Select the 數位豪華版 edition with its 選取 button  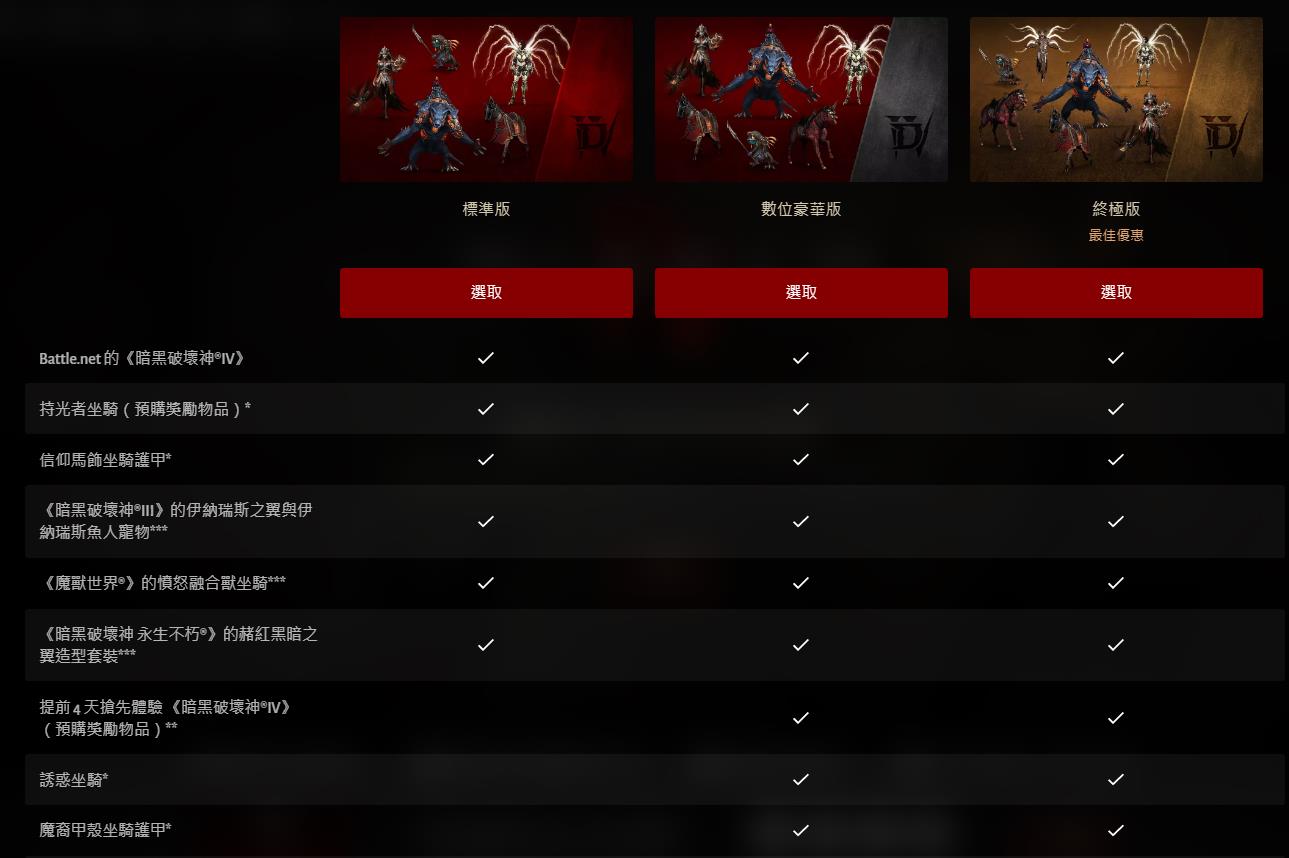click(x=800, y=292)
